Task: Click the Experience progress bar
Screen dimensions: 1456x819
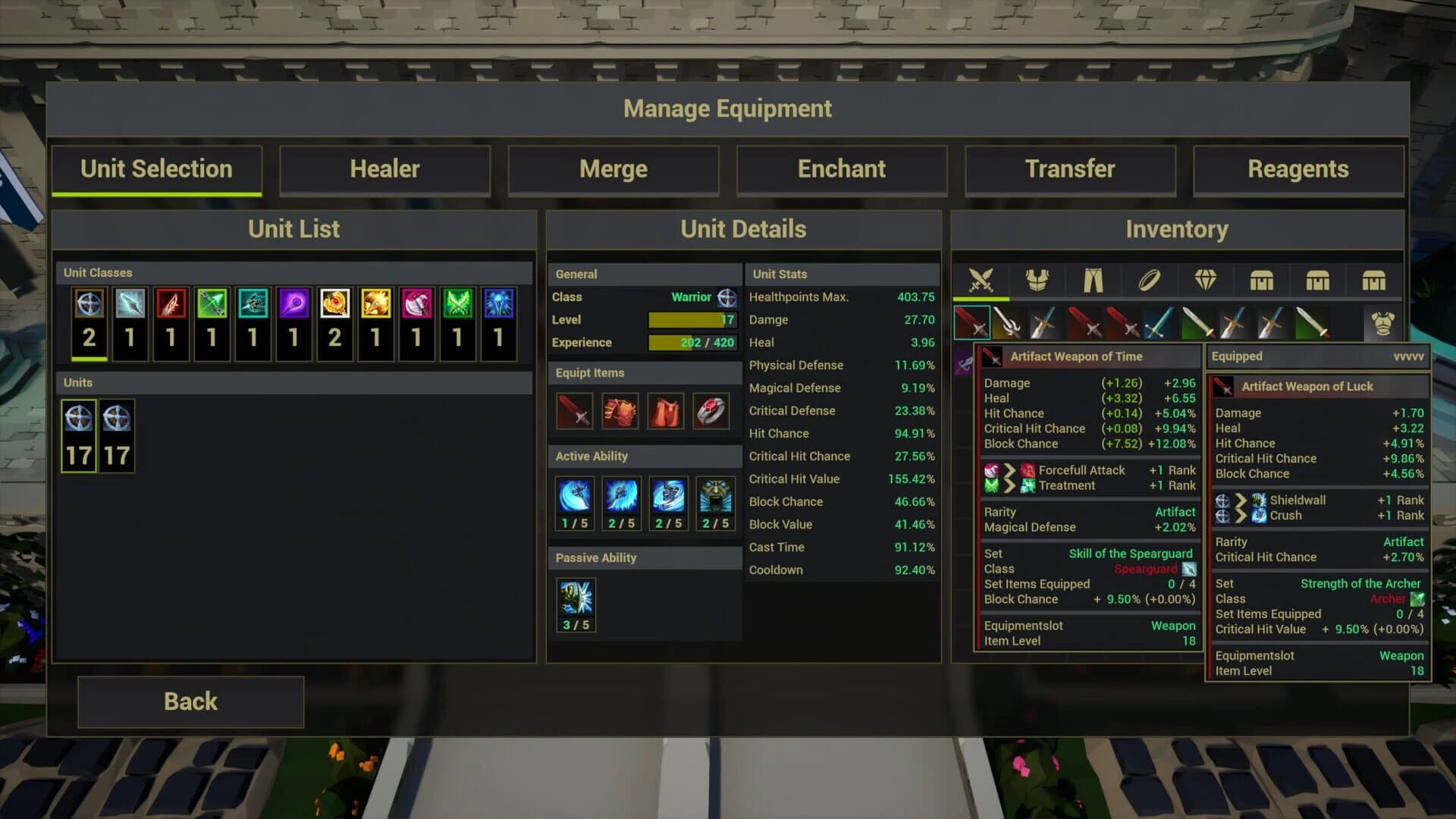Action: click(x=691, y=342)
